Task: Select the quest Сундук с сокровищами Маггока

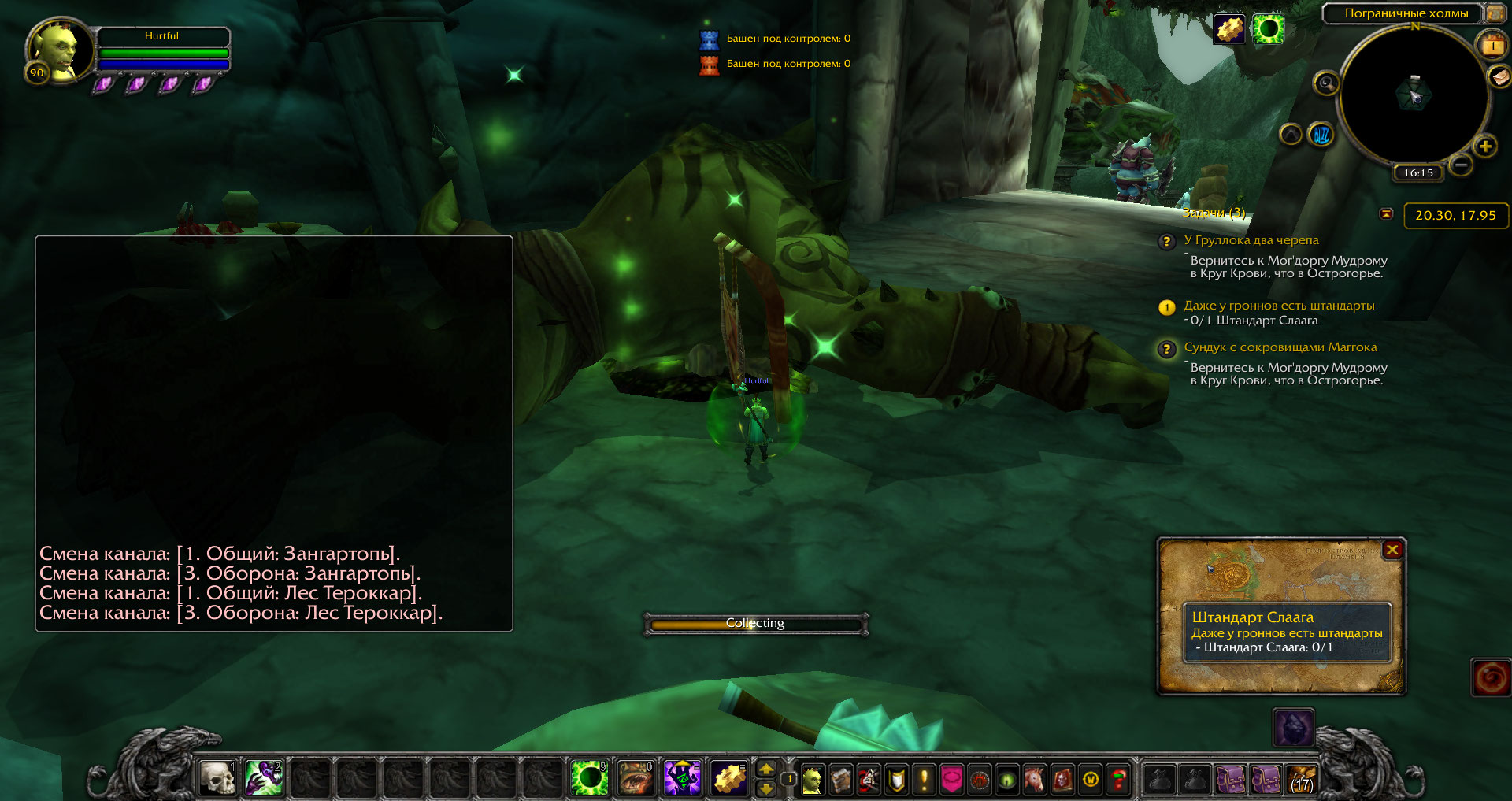Action: [x=1280, y=347]
